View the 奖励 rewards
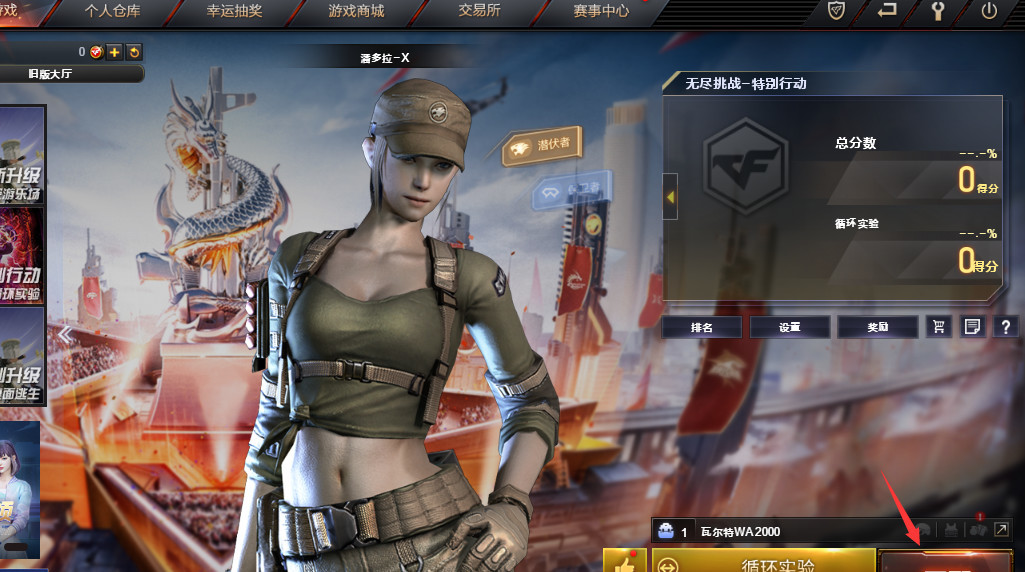 [x=877, y=326]
